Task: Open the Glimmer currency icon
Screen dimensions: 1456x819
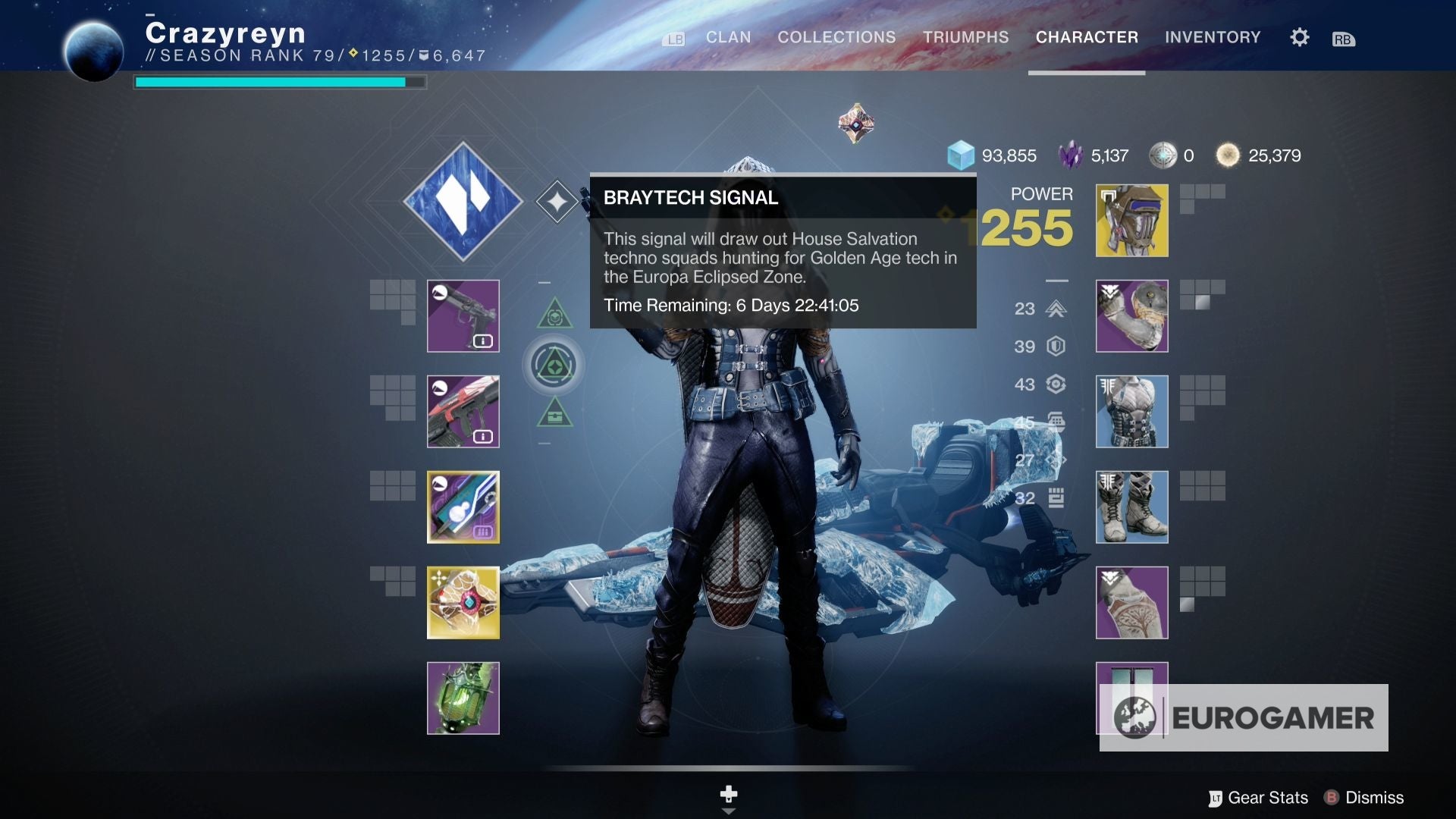Action: [x=961, y=155]
